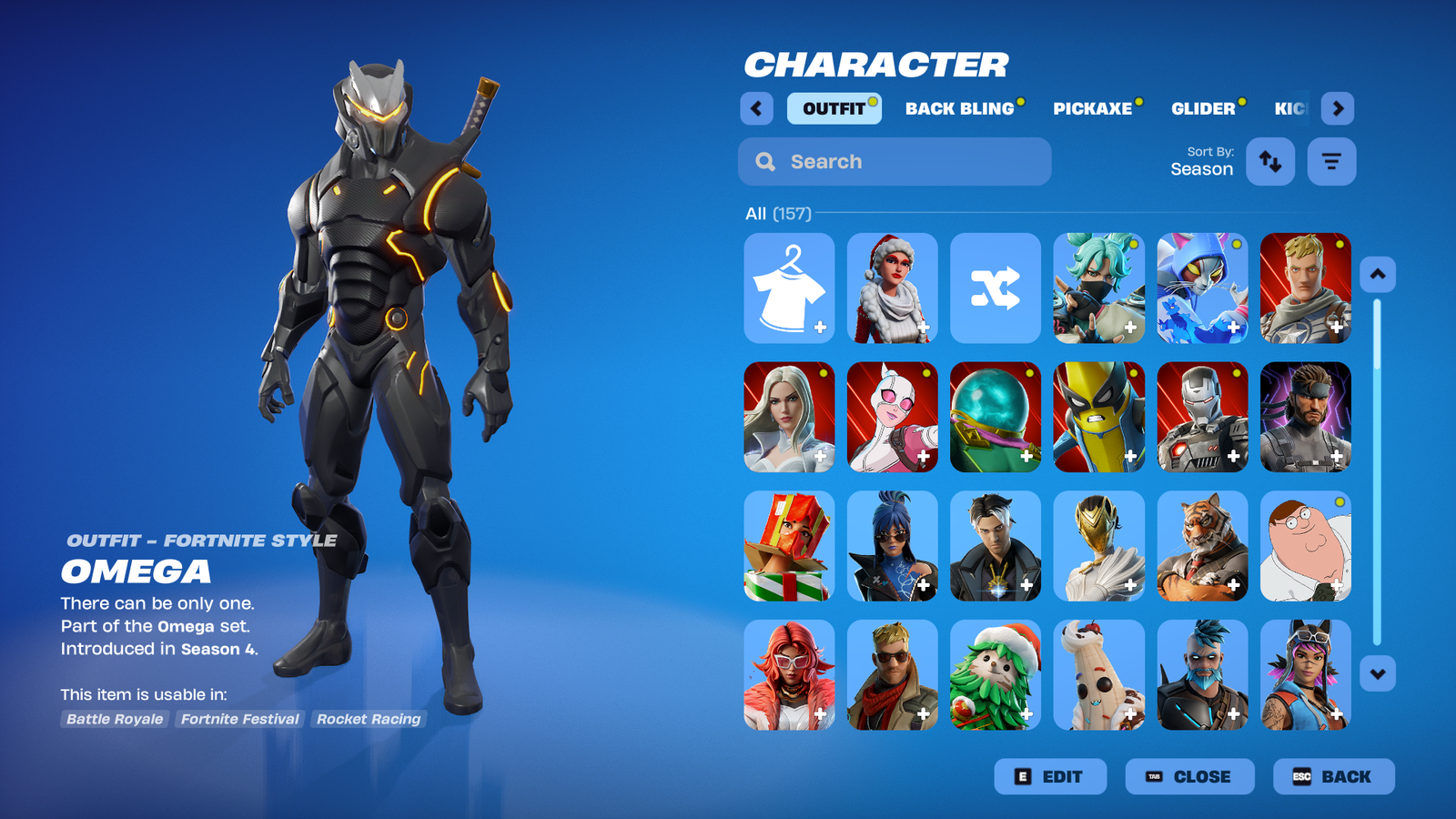Click the scroll up arrow button
1456x819 pixels.
click(1378, 274)
